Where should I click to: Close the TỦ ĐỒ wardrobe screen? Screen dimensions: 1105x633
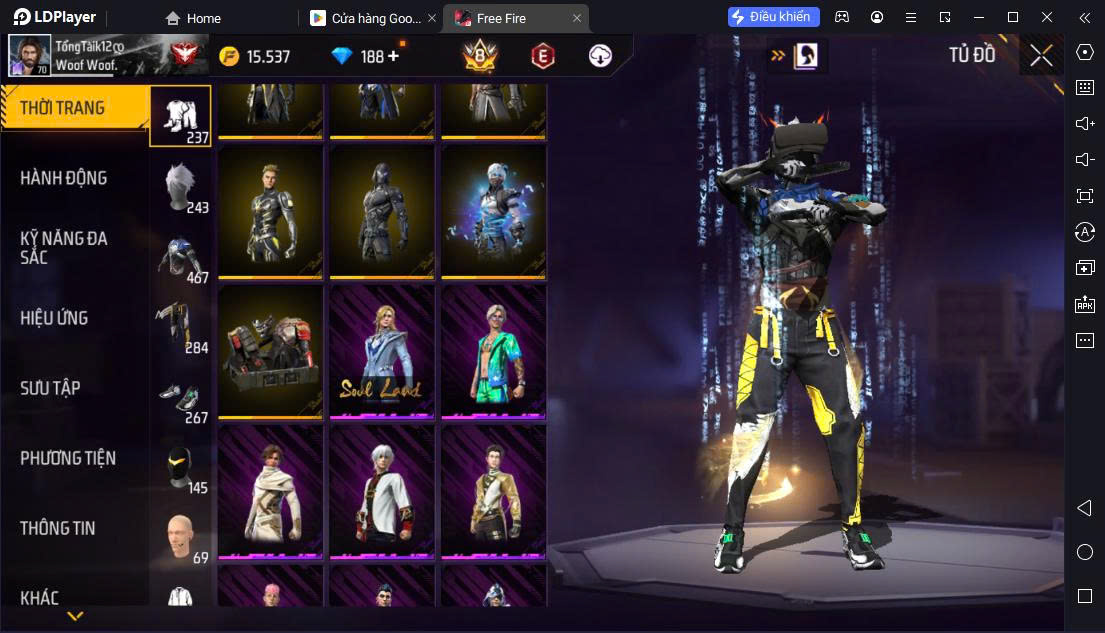click(1041, 56)
